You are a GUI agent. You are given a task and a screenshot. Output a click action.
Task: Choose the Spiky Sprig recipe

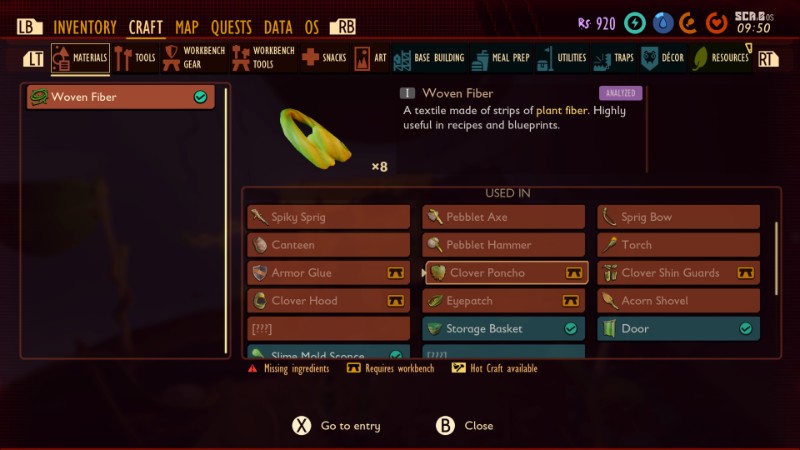click(329, 217)
